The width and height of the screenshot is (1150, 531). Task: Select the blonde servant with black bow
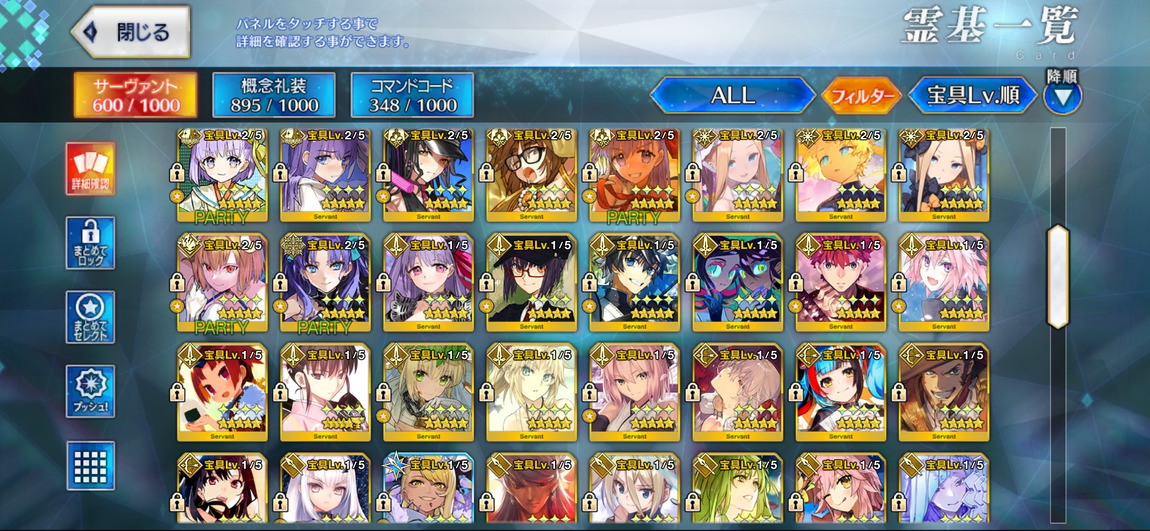943,175
